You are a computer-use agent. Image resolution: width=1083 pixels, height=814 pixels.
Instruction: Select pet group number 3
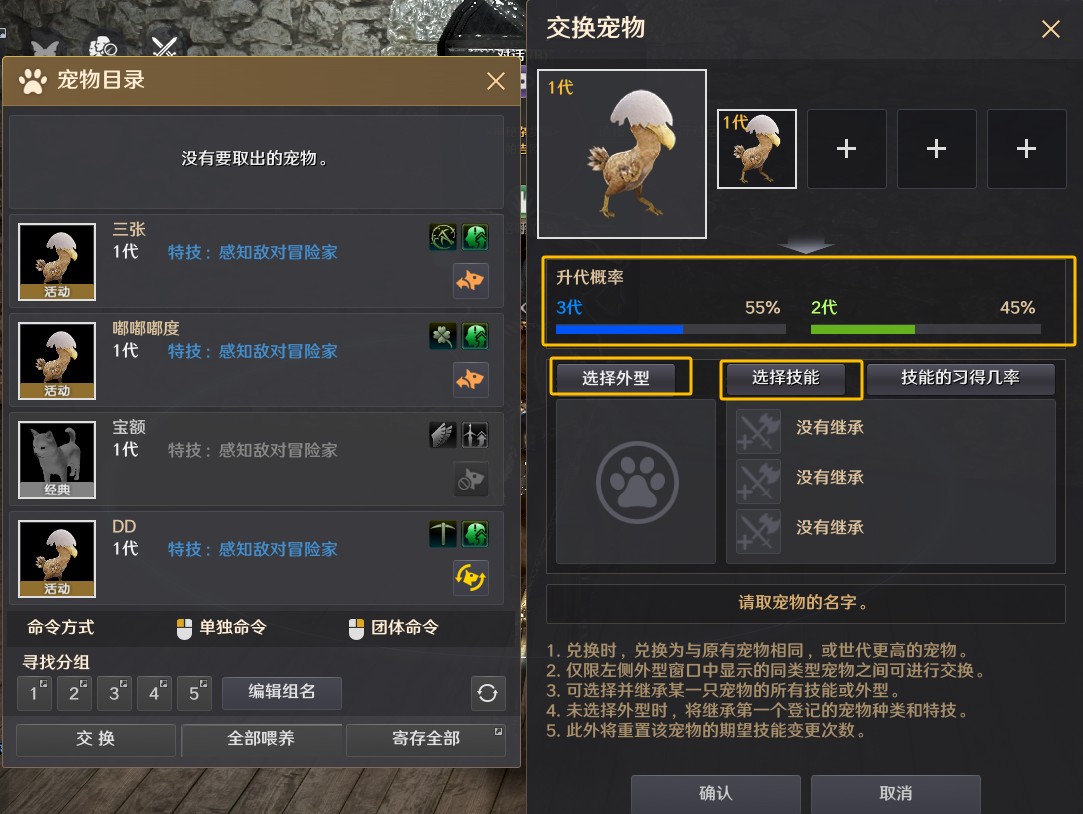coord(114,693)
